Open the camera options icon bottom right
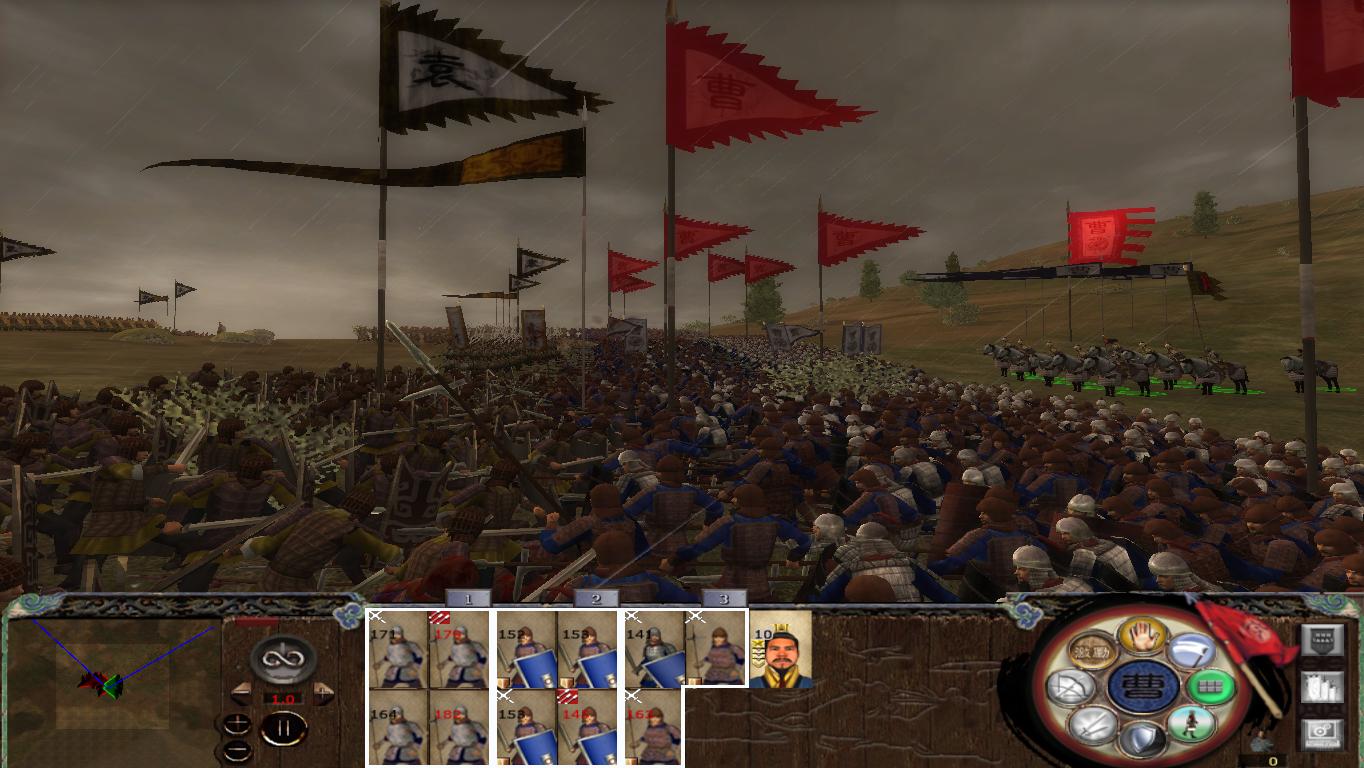This screenshot has height=768, width=1364. 1322,733
